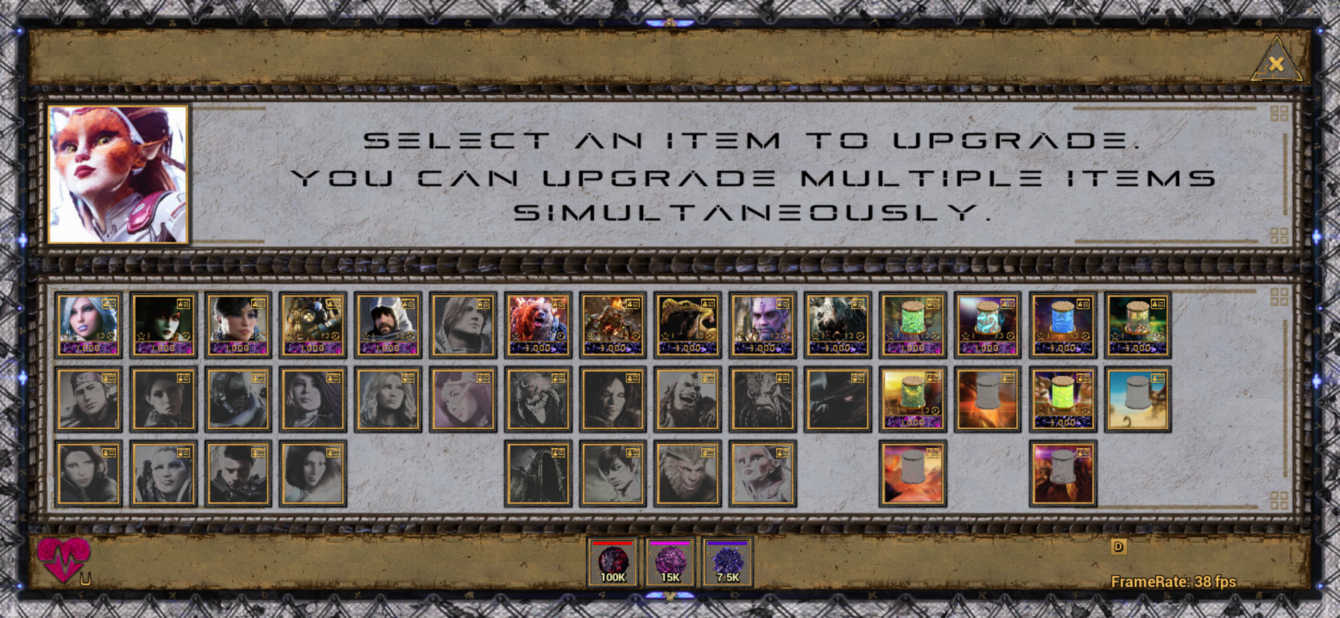The height and width of the screenshot is (618, 1340).
Task: Select the green jar in top row
Action: tap(913, 324)
